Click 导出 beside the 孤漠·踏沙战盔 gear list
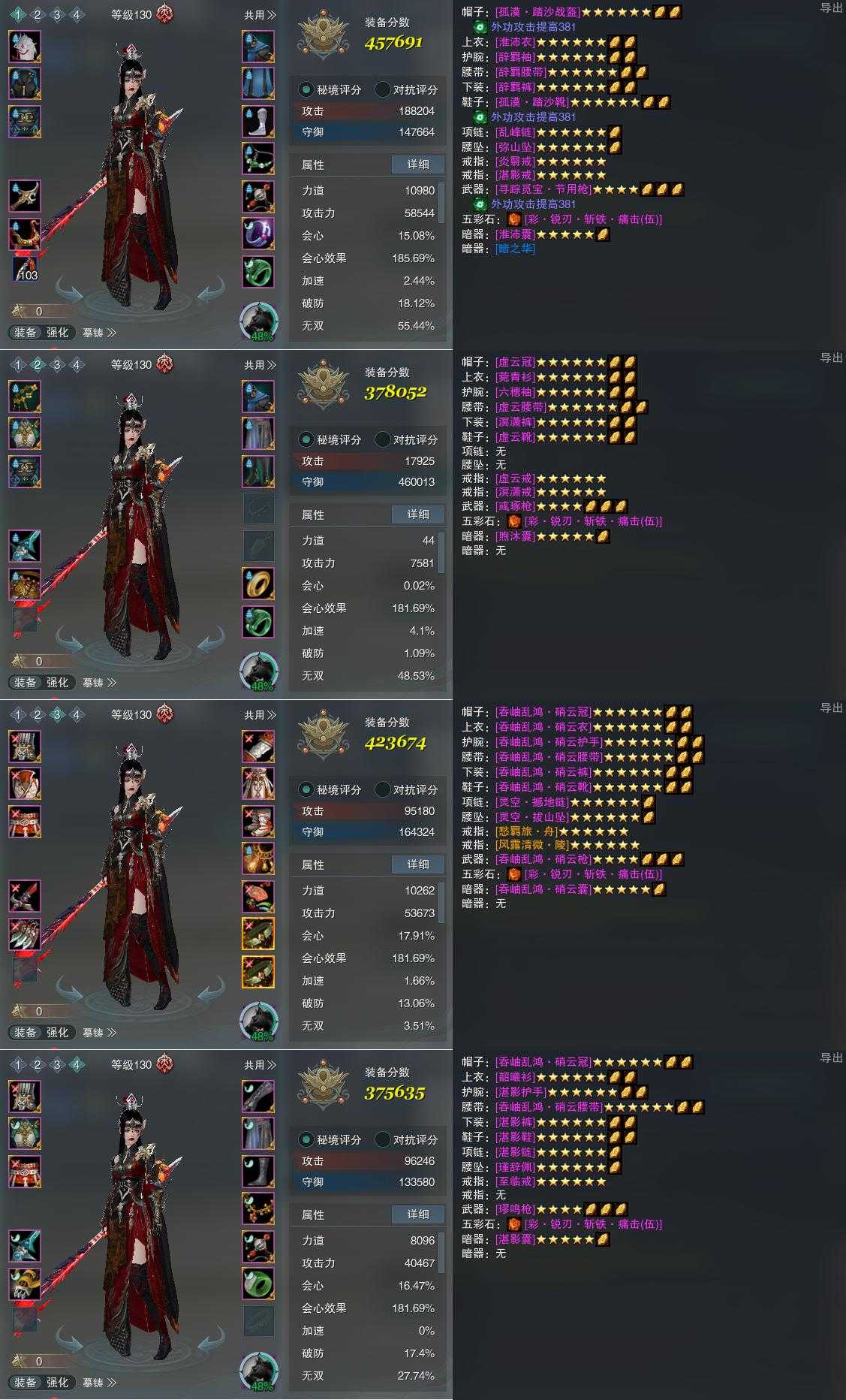The width and height of the screenshot is (846, 1400). [831, 8]
